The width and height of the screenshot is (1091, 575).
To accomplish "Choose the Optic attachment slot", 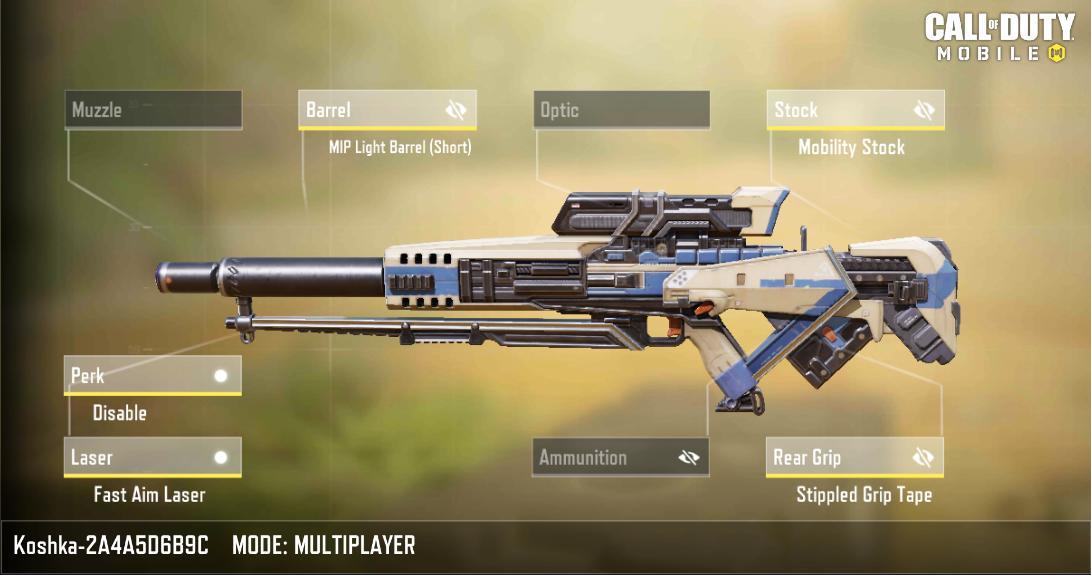I will click(x=620, y=110).
